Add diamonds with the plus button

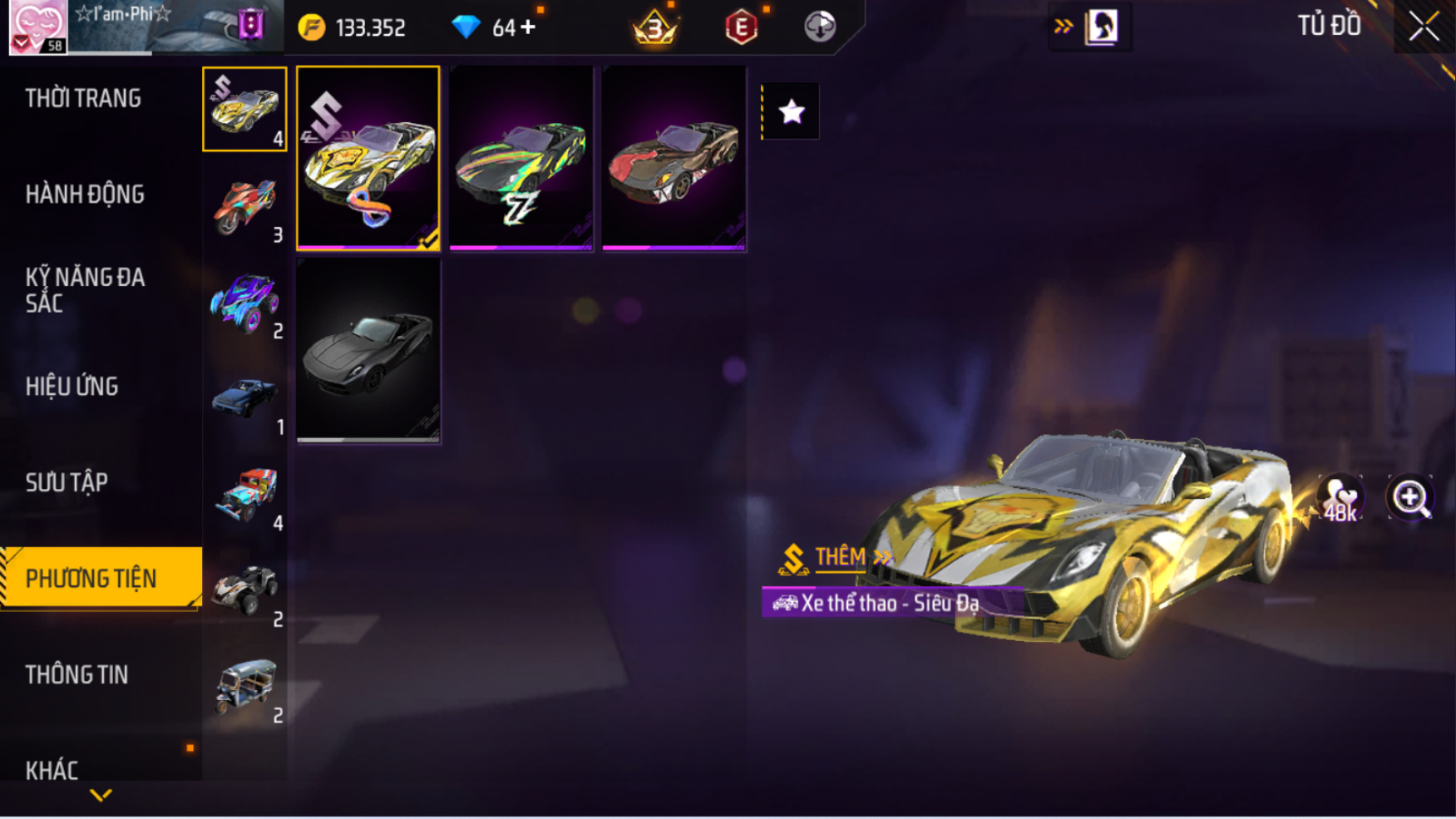pyautogui.click(x=528, y=27)
